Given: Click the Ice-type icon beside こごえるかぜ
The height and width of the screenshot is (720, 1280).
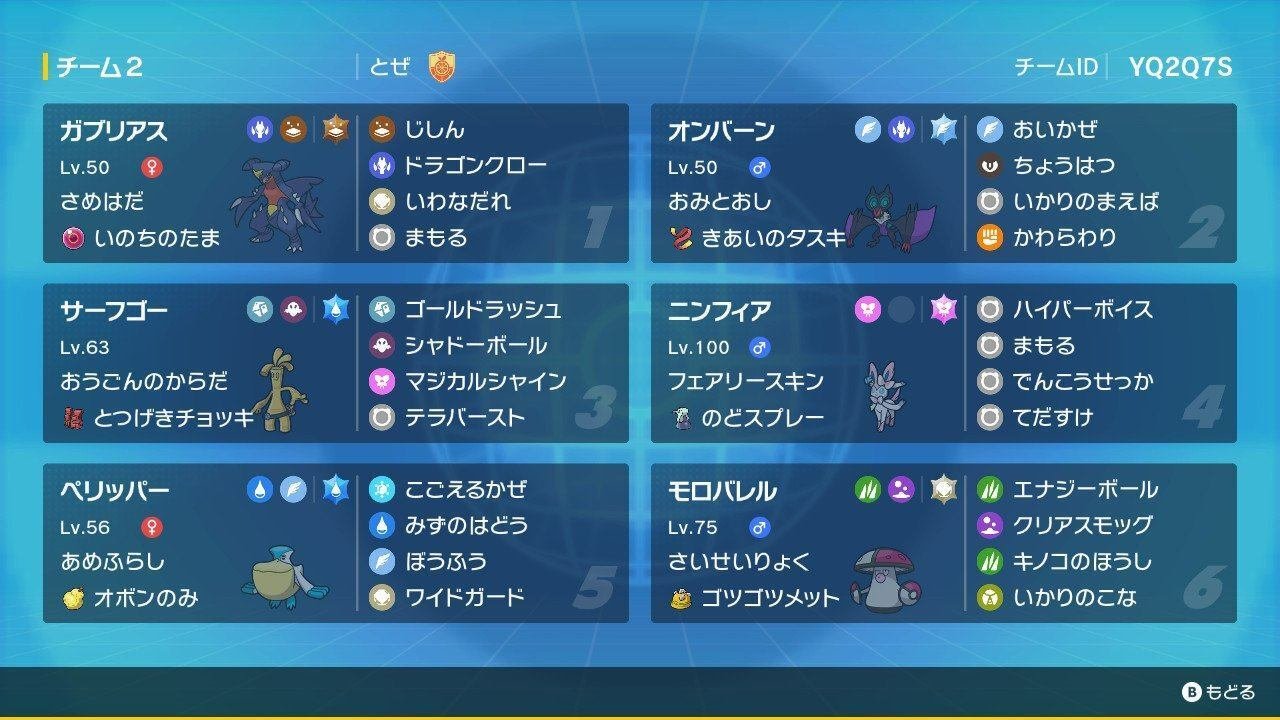Looking at the screenshot, I should 383,489.
